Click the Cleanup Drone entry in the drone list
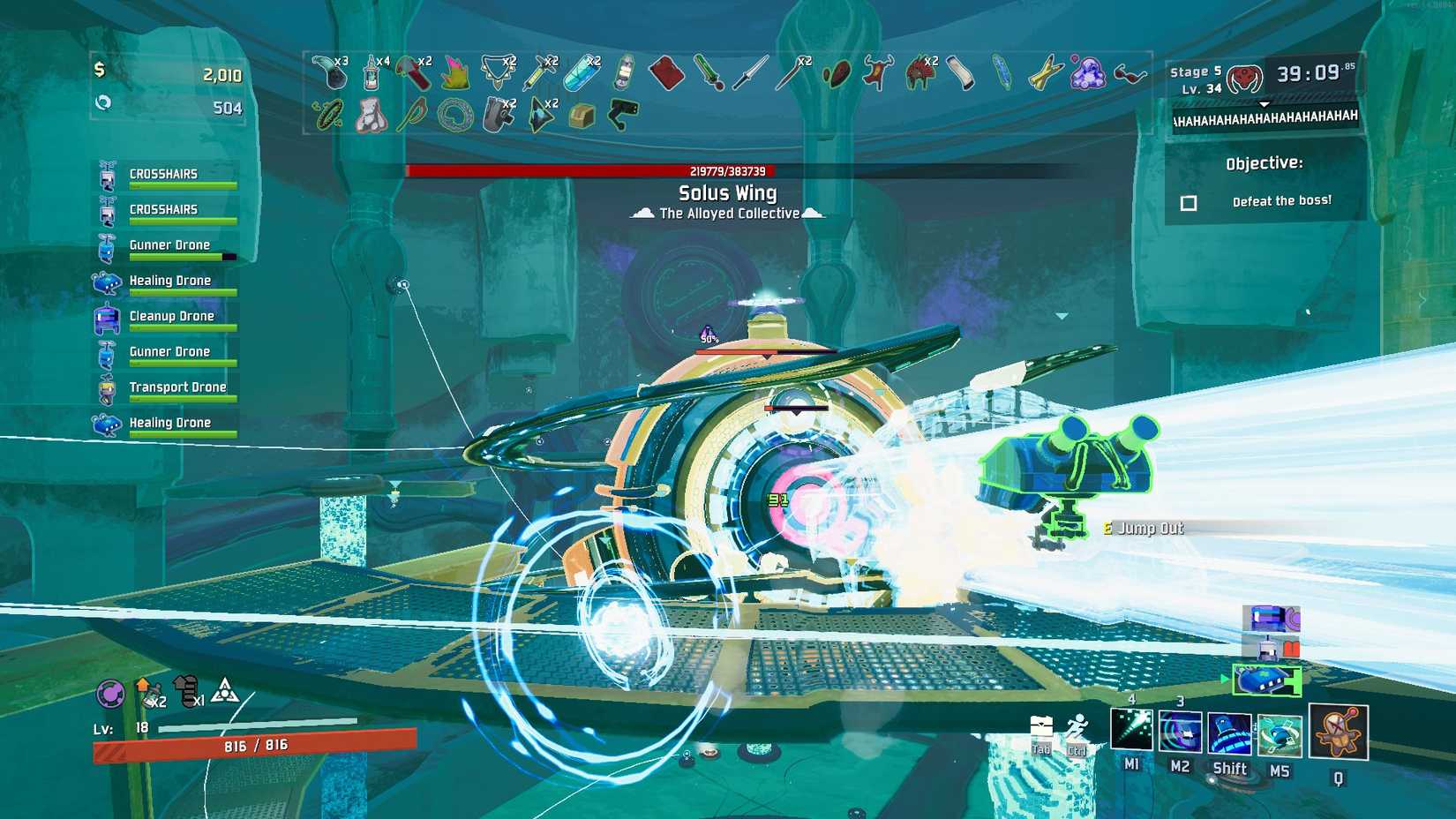This screenshot has height=819, width=1456. (x=172, y=315)
